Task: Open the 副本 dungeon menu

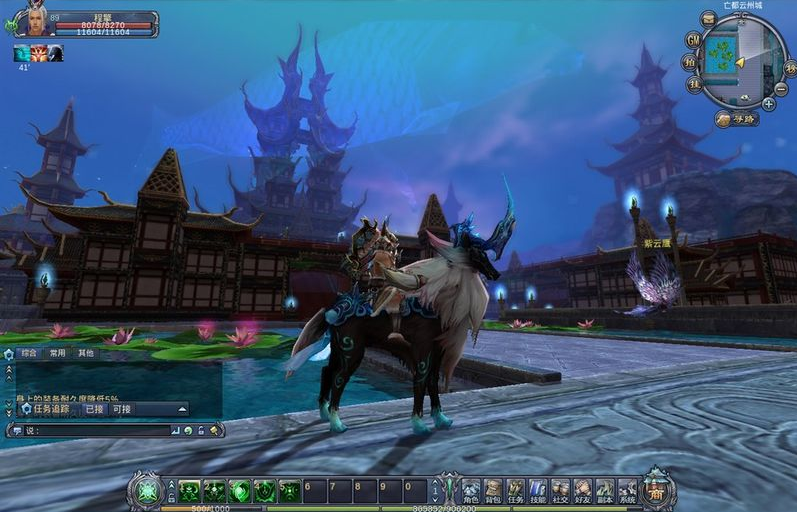Action: 604,490
